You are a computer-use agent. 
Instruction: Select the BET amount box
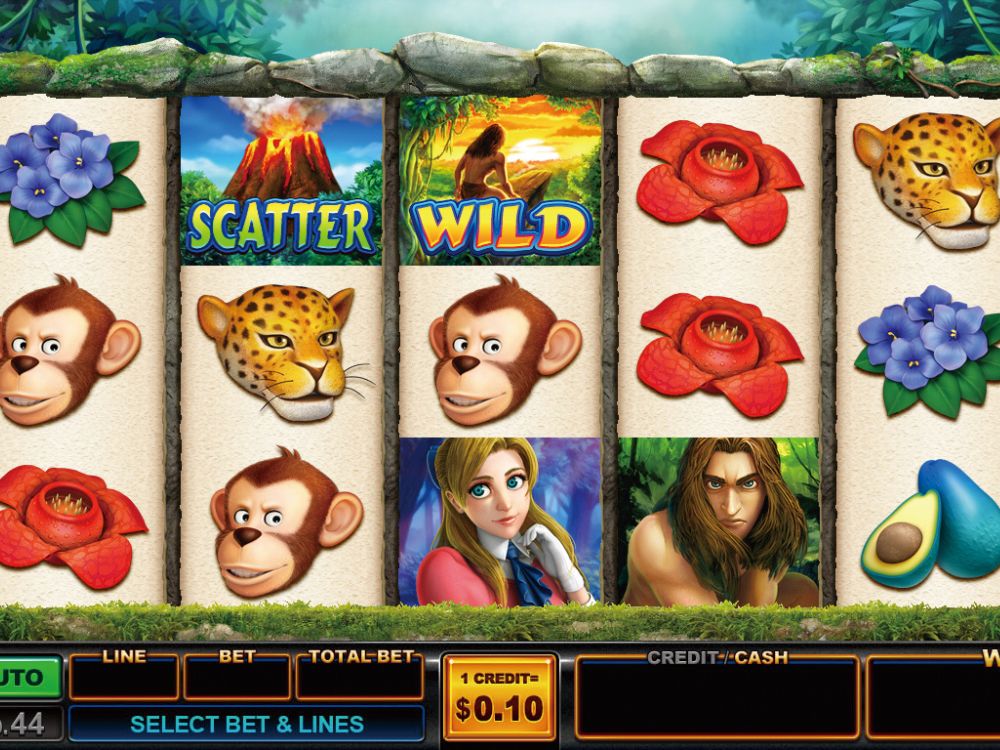pyautogui.click(x=237, y=677)
